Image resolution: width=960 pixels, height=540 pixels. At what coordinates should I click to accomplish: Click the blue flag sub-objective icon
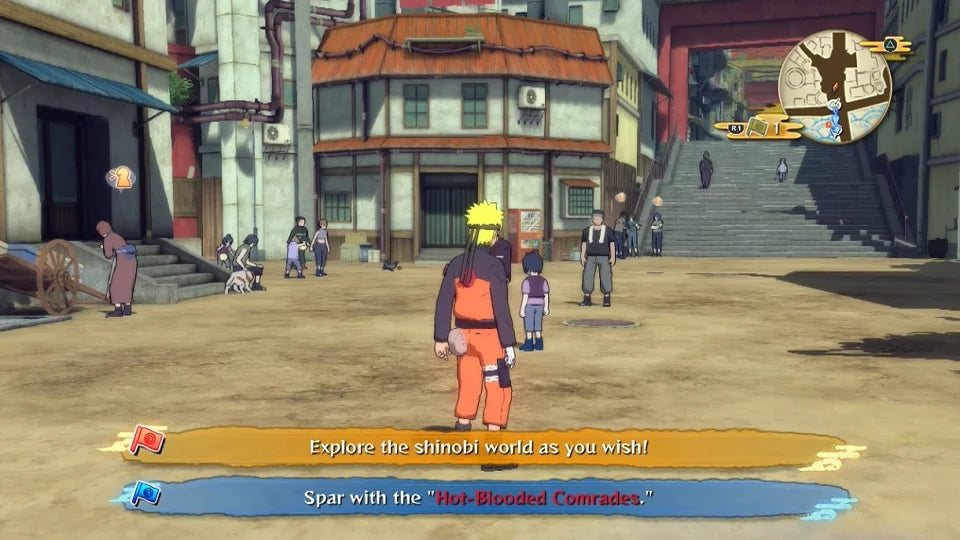pos(146,494)
